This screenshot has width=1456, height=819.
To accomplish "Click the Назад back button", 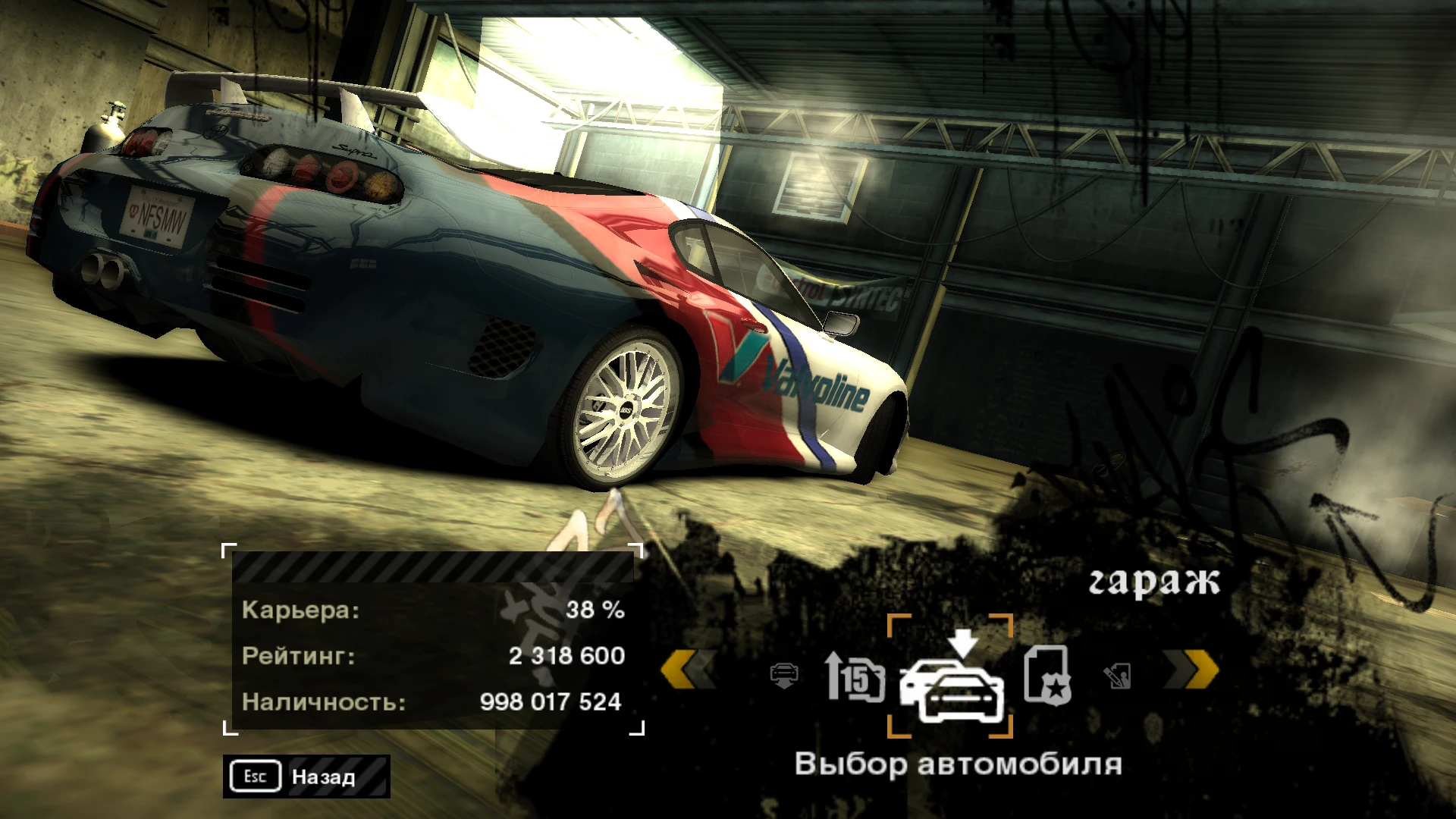I will [x=322, y=777].
